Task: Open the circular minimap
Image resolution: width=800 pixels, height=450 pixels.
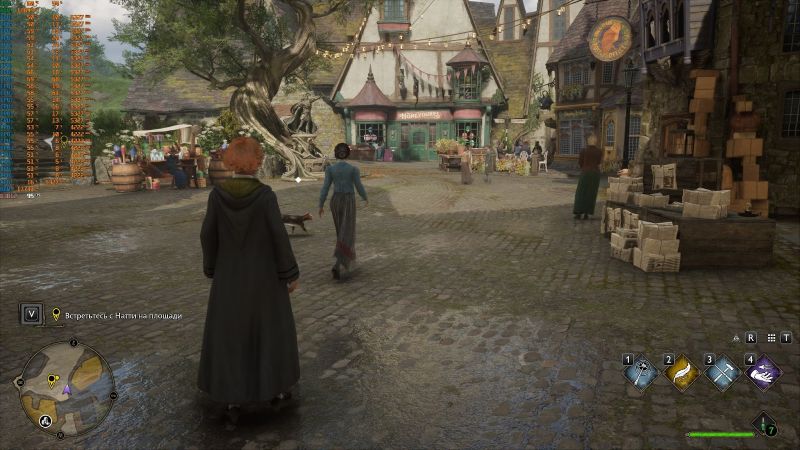Action: [67, 388]
